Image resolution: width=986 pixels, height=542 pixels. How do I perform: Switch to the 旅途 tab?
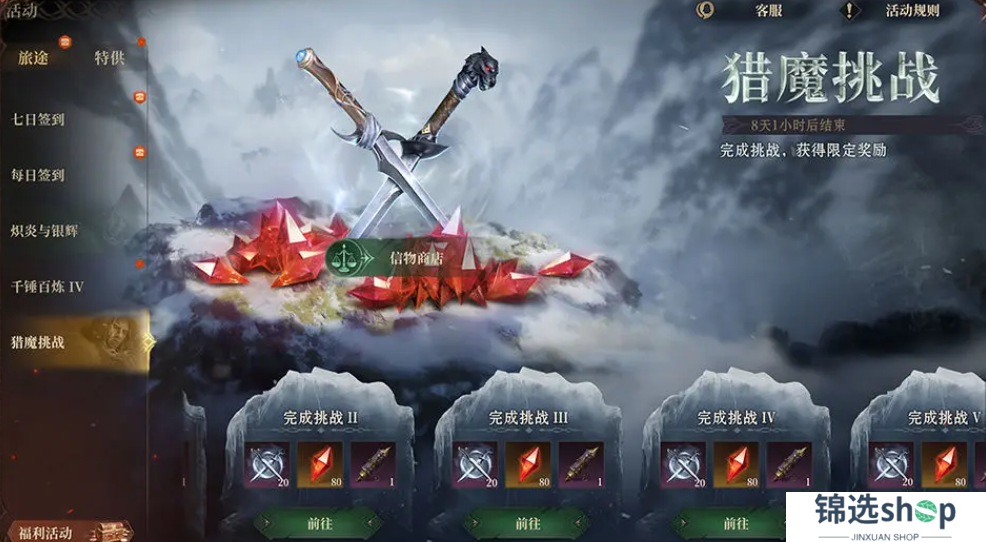pos(33,58)
